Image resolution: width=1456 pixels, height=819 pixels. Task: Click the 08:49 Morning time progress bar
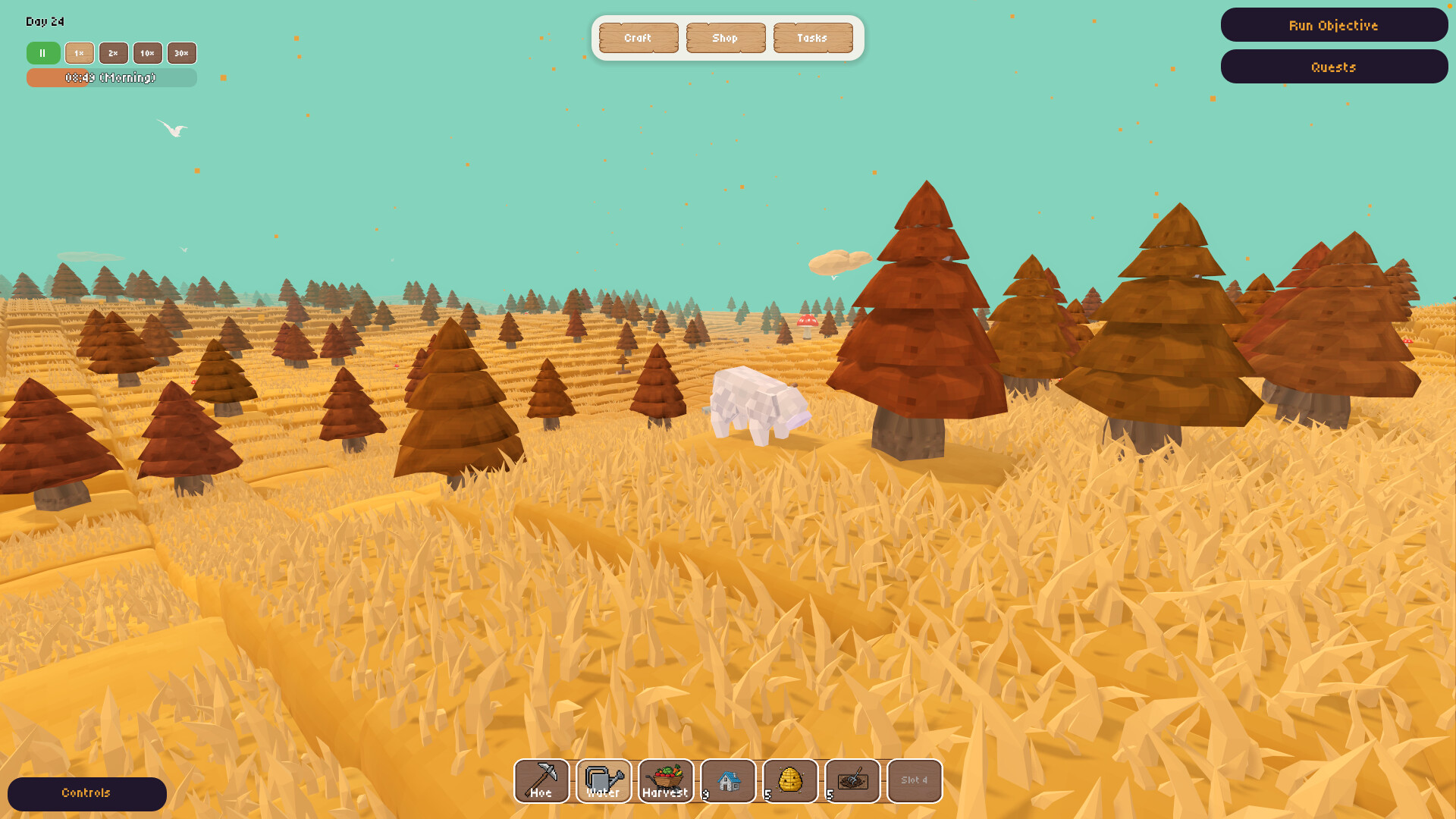click(x=111, y=77)
